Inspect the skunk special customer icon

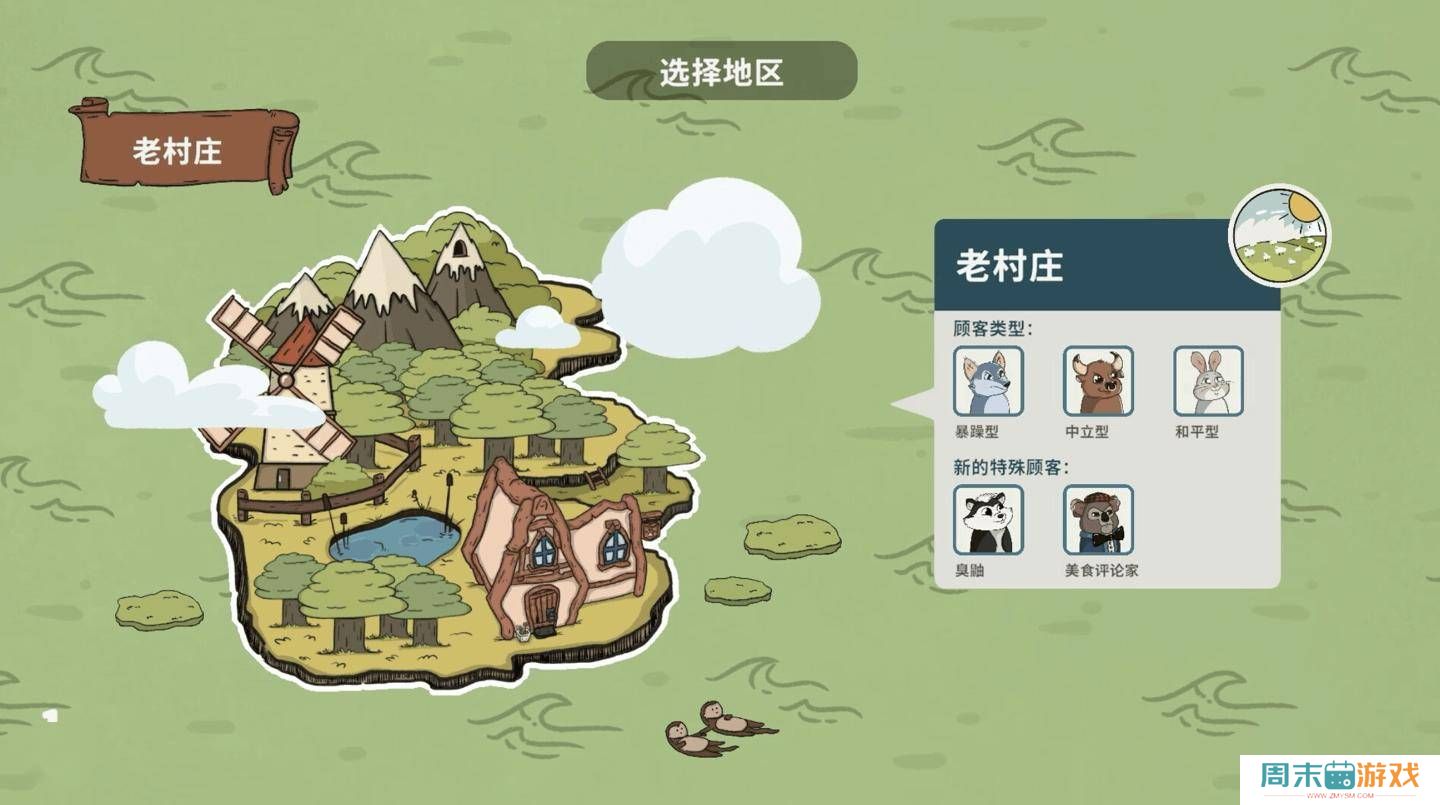[988, 520]
